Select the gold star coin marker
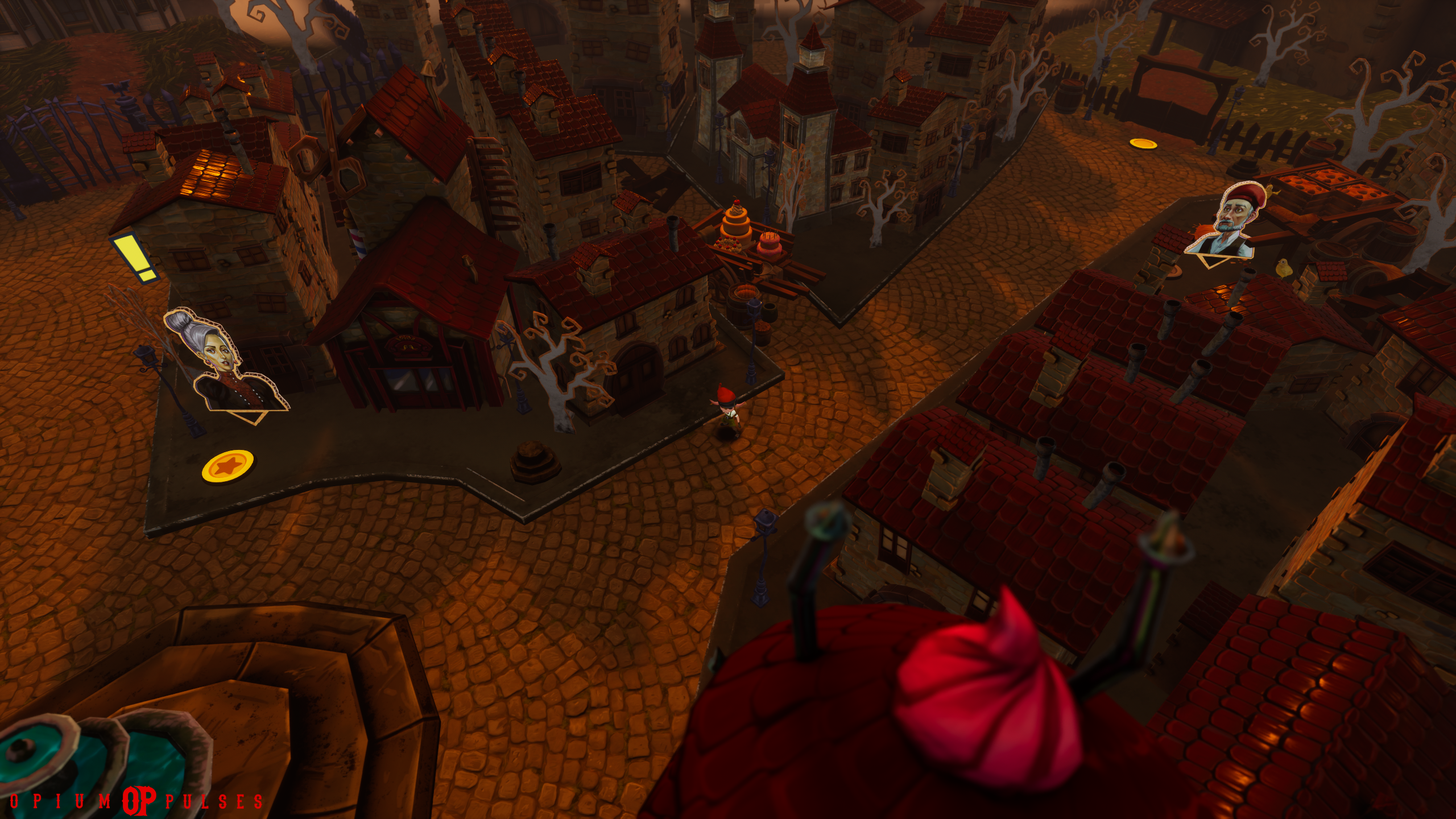 228,466
